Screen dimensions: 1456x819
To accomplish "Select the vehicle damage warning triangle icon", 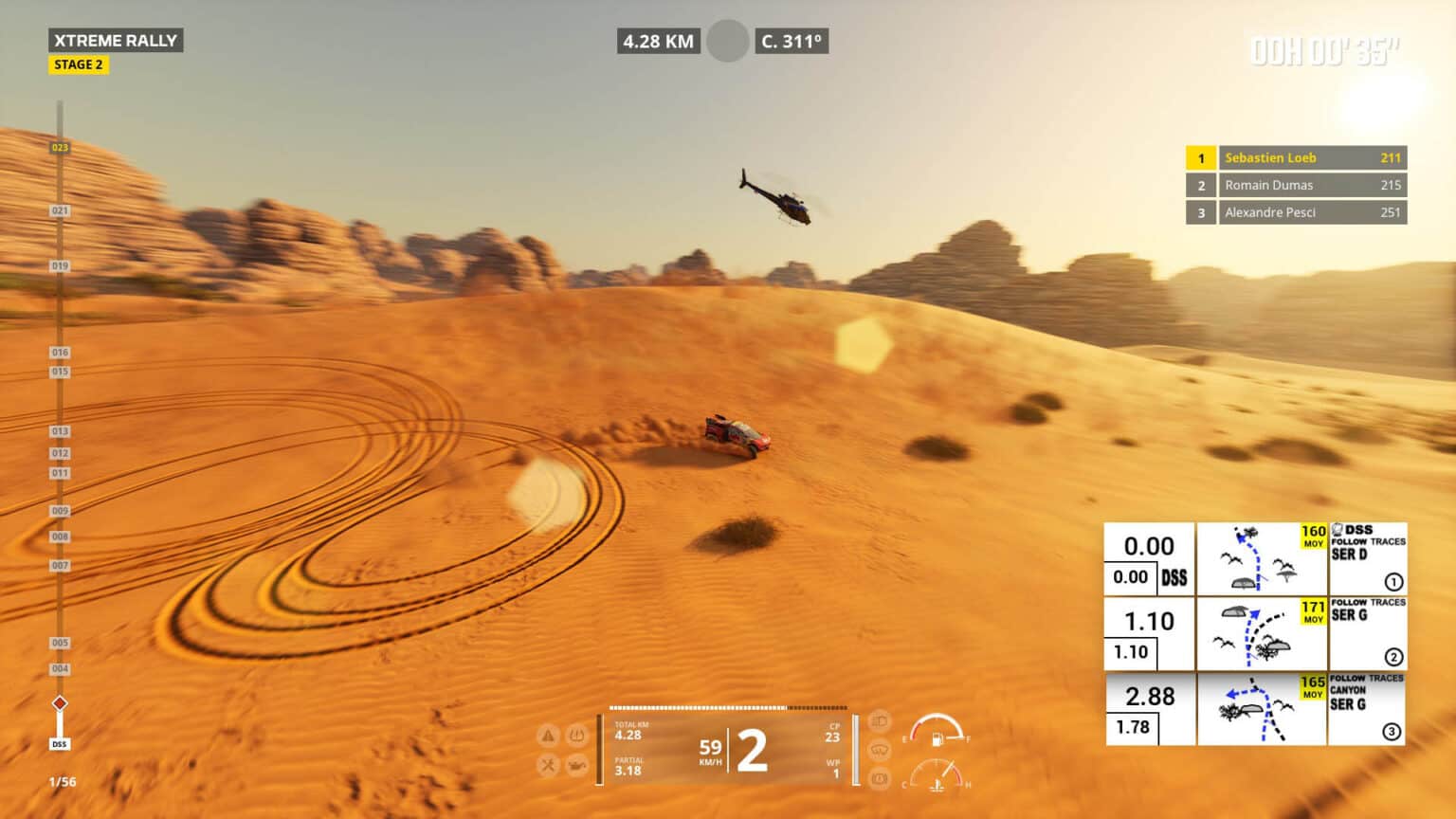I will point(547,737).
